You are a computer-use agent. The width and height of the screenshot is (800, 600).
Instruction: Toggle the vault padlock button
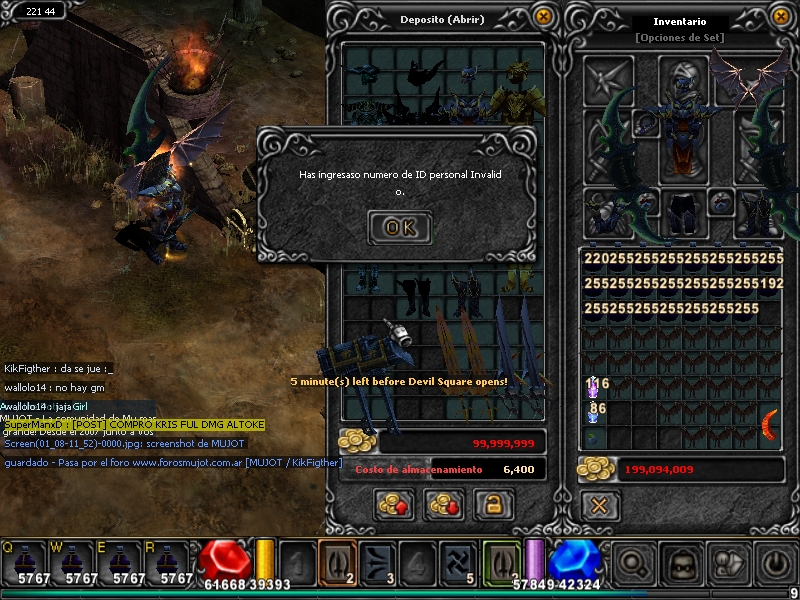click(492, 505)
